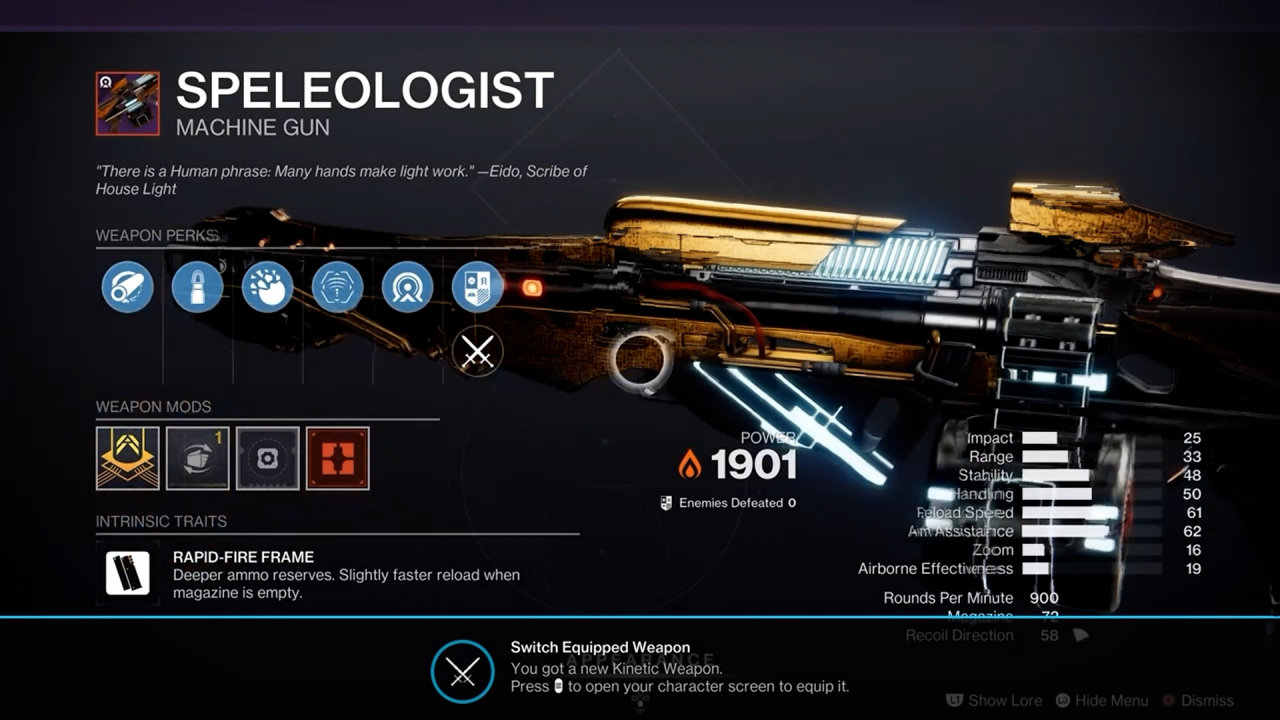Select the reload hand weapon mod
Viewport: 1280px width, 720px height.
point(197,458)
